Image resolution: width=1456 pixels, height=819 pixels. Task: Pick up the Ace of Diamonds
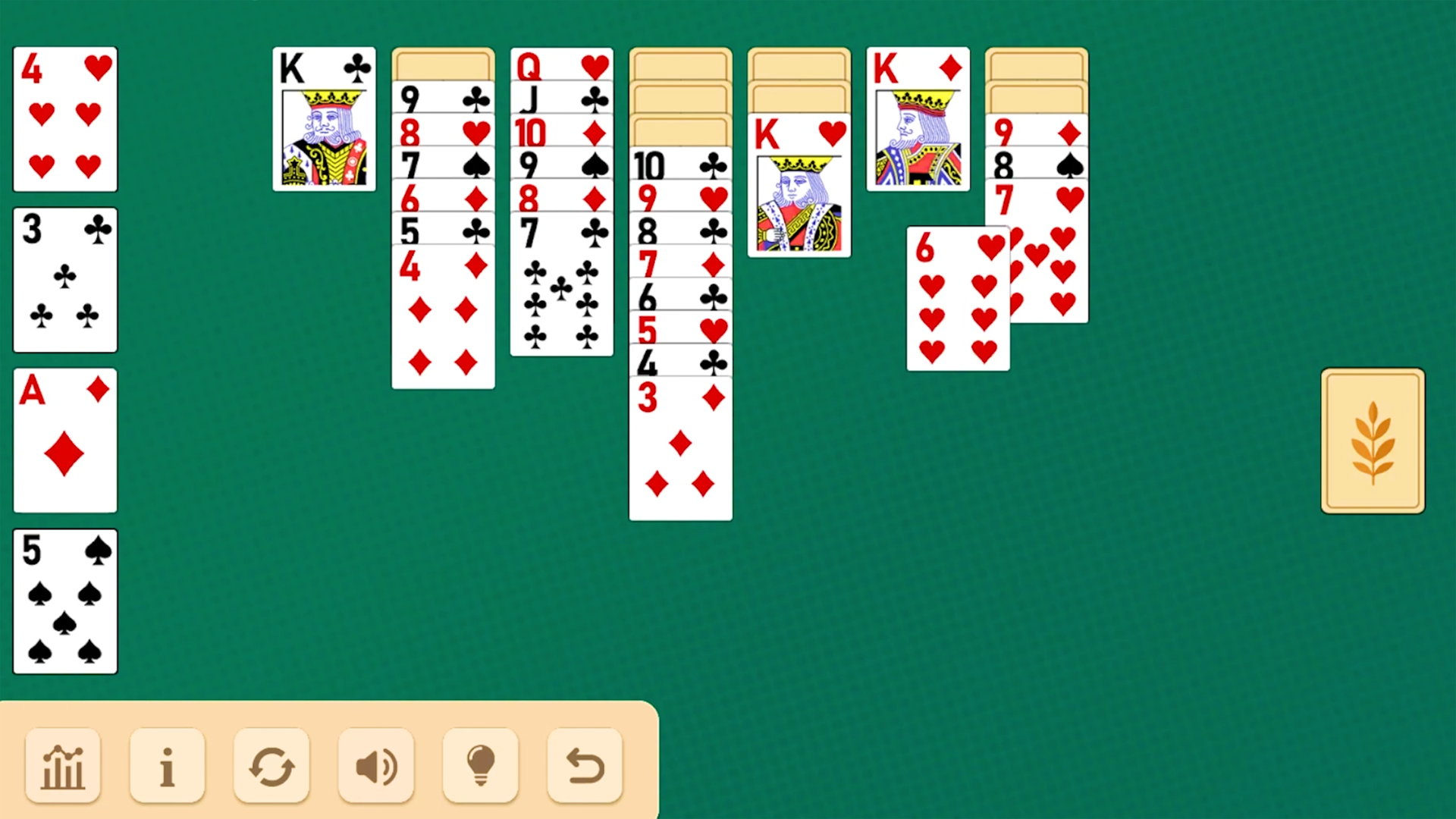tap(64, 440)
